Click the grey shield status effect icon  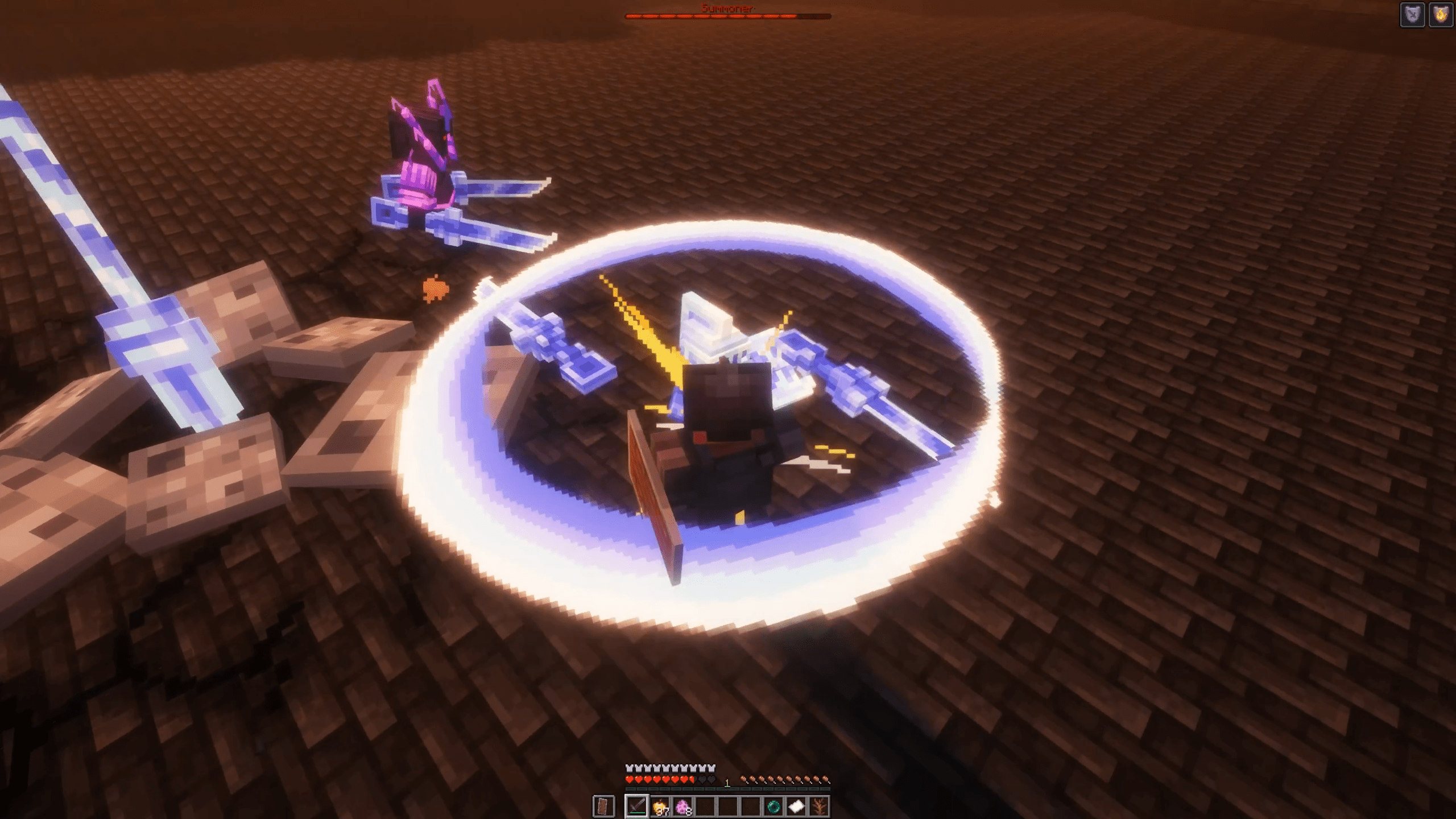tap(1412, 15)
